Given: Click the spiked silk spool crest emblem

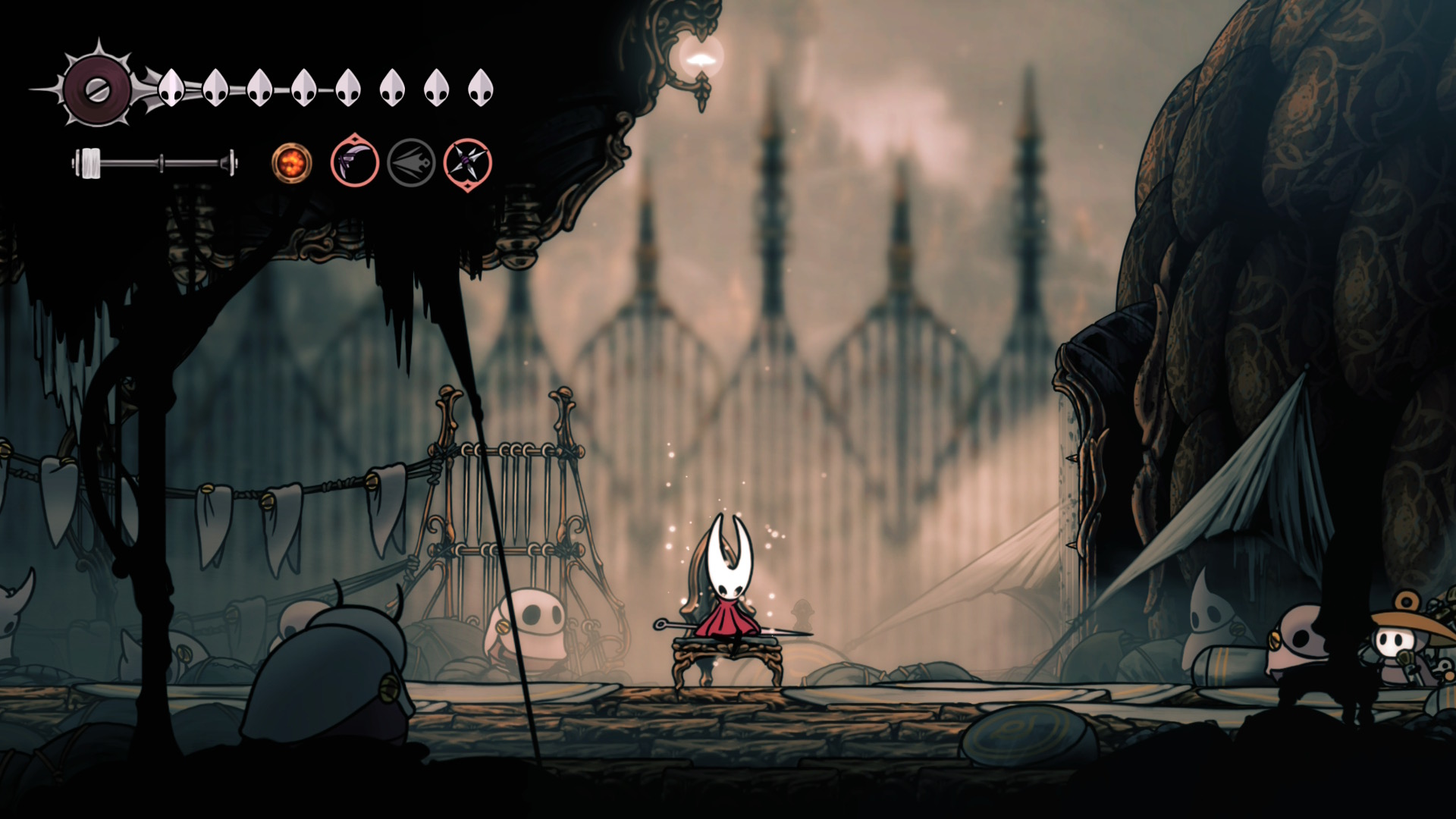Looking at the screenshot, I should pyautogui.click(x=97, y=89).
